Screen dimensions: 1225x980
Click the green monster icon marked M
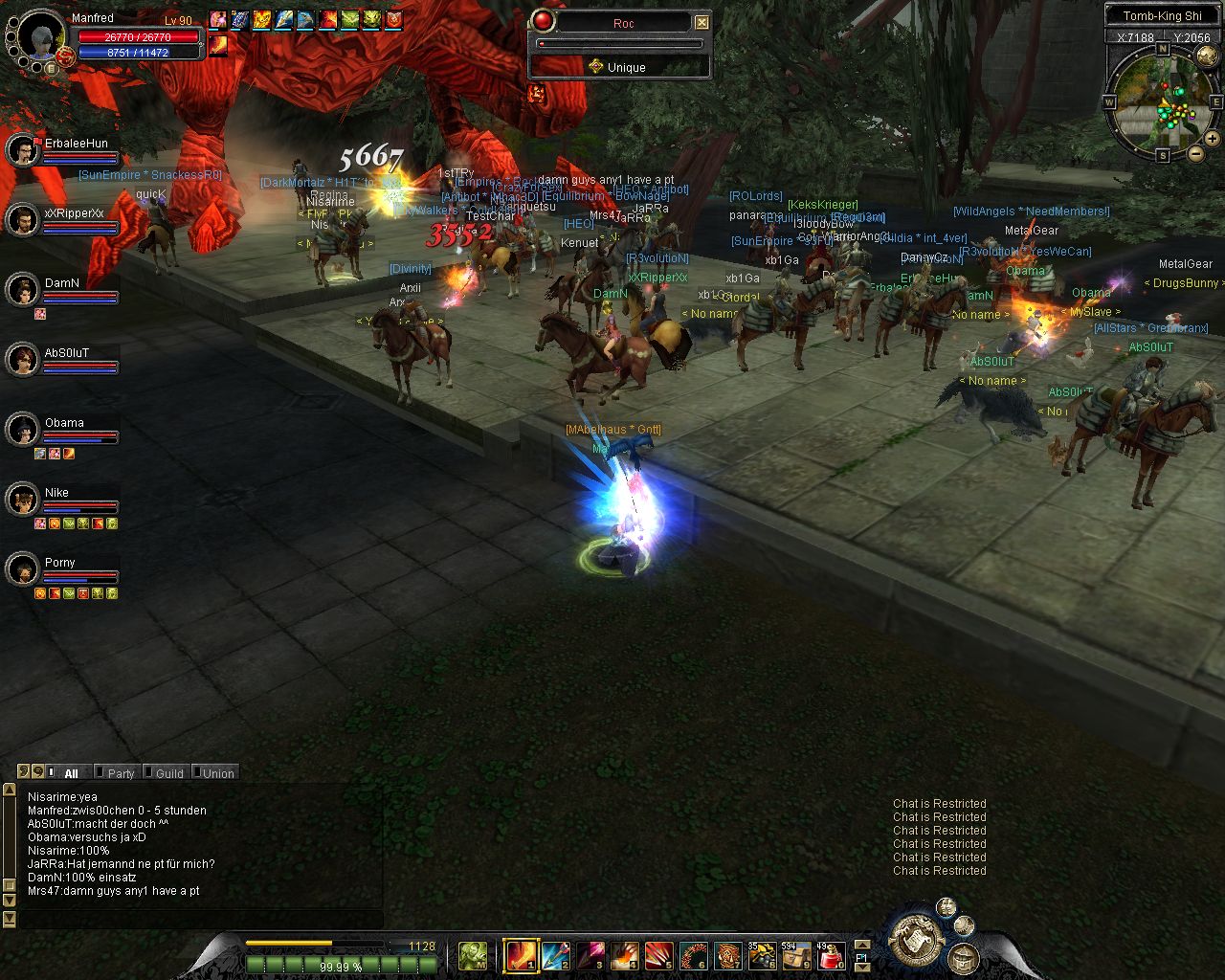473,954
